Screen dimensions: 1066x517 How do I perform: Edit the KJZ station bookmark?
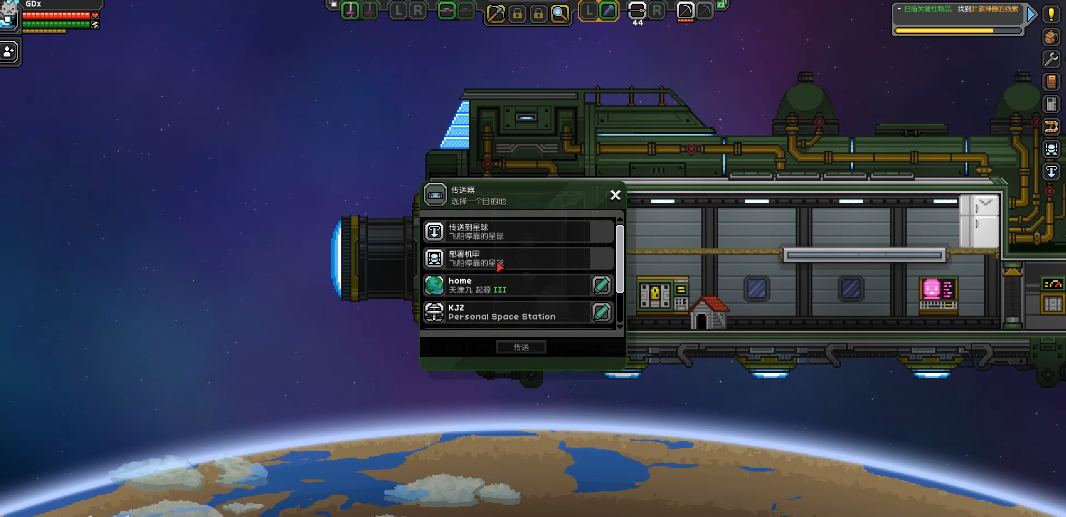tap(601, 312)
